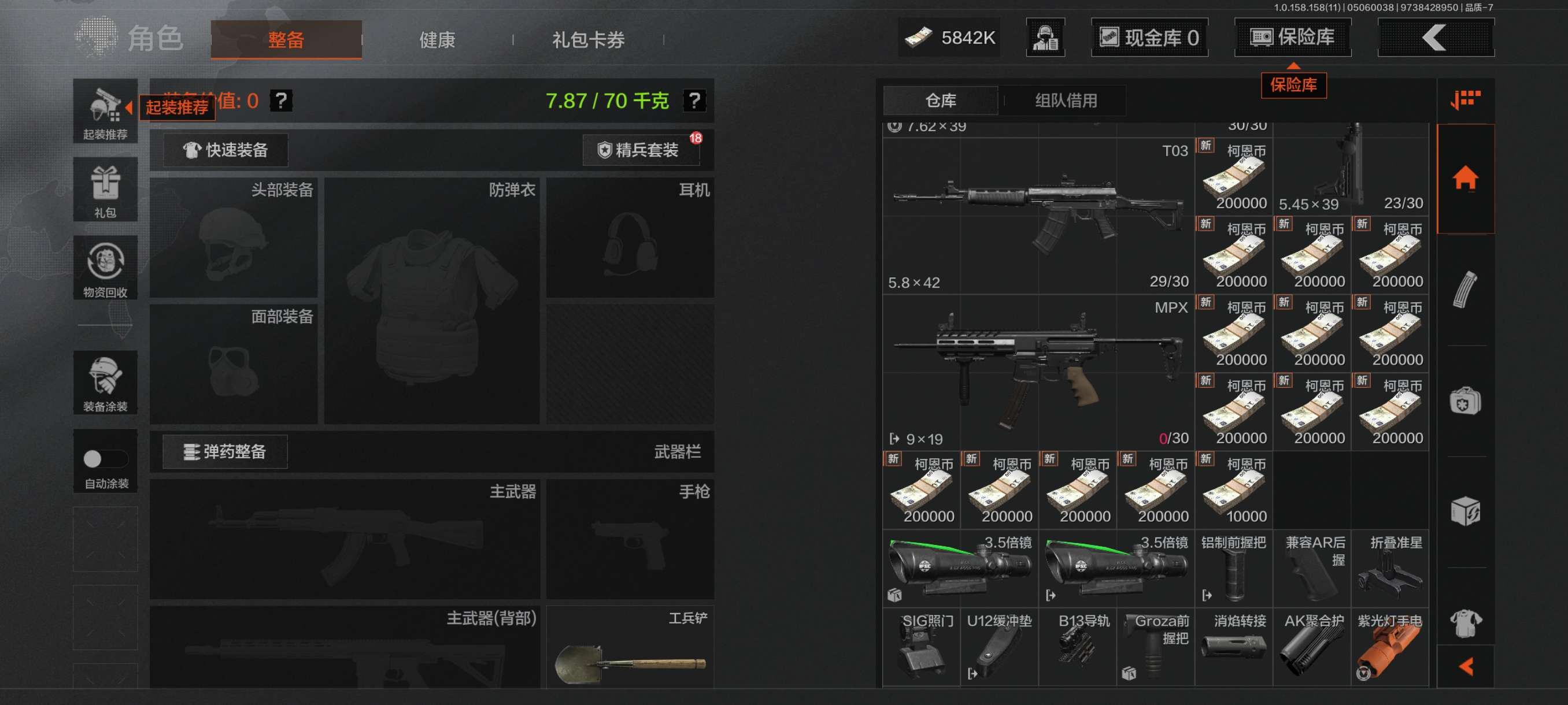Click the 工兵铲 shovel slot
The width and height of the screenshot is (1568, 705).
click(x=630, y=648)
